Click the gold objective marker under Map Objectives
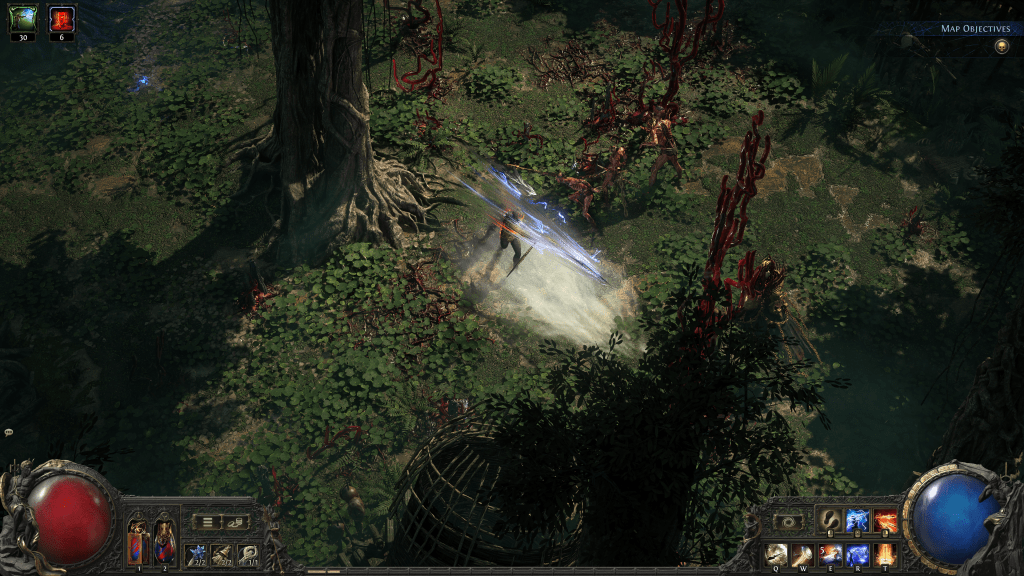1024x576 pixels. [x=1001, y=46]
